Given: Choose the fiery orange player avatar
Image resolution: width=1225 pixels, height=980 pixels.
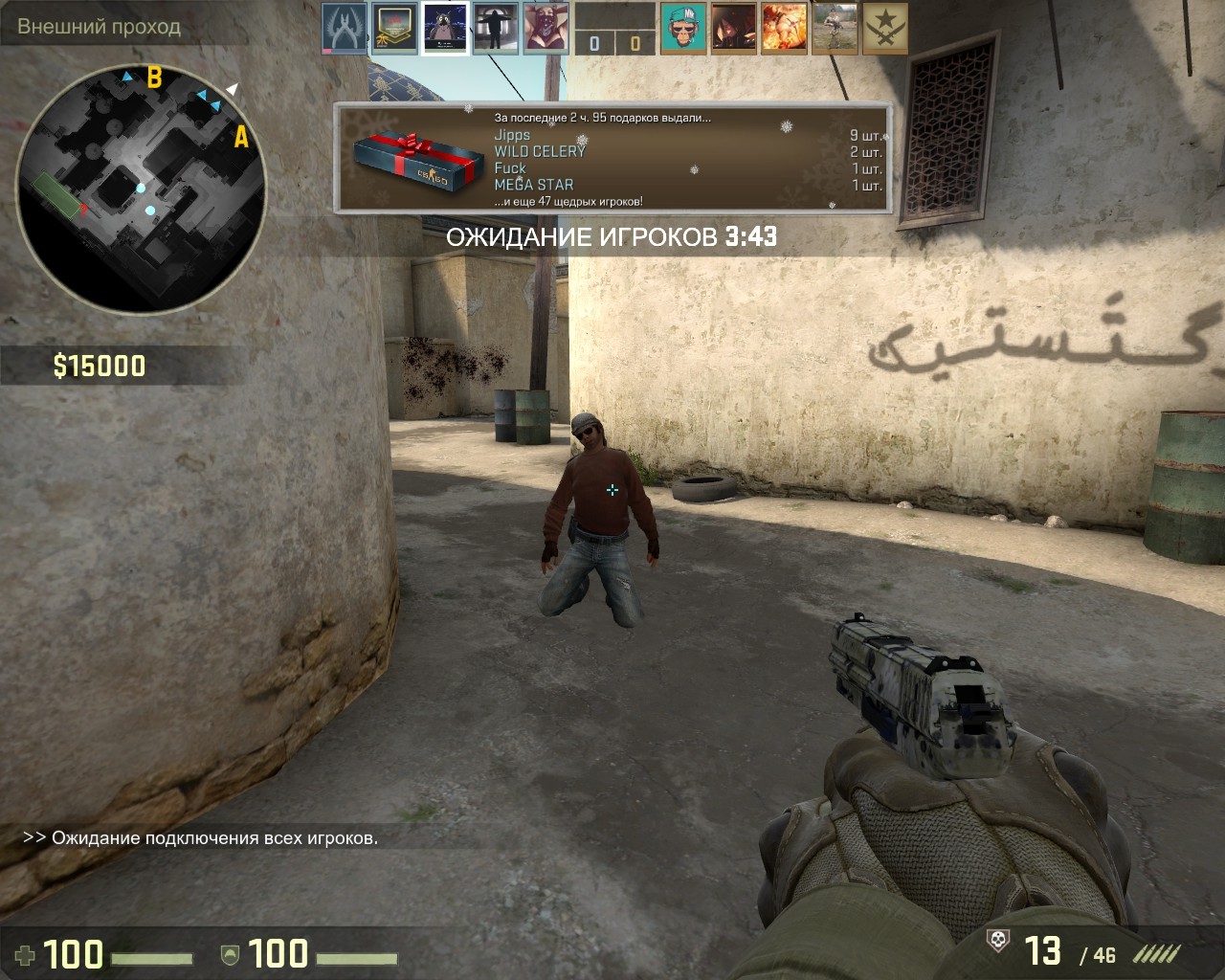Looking at the screenshot, I should pos(784,28).
